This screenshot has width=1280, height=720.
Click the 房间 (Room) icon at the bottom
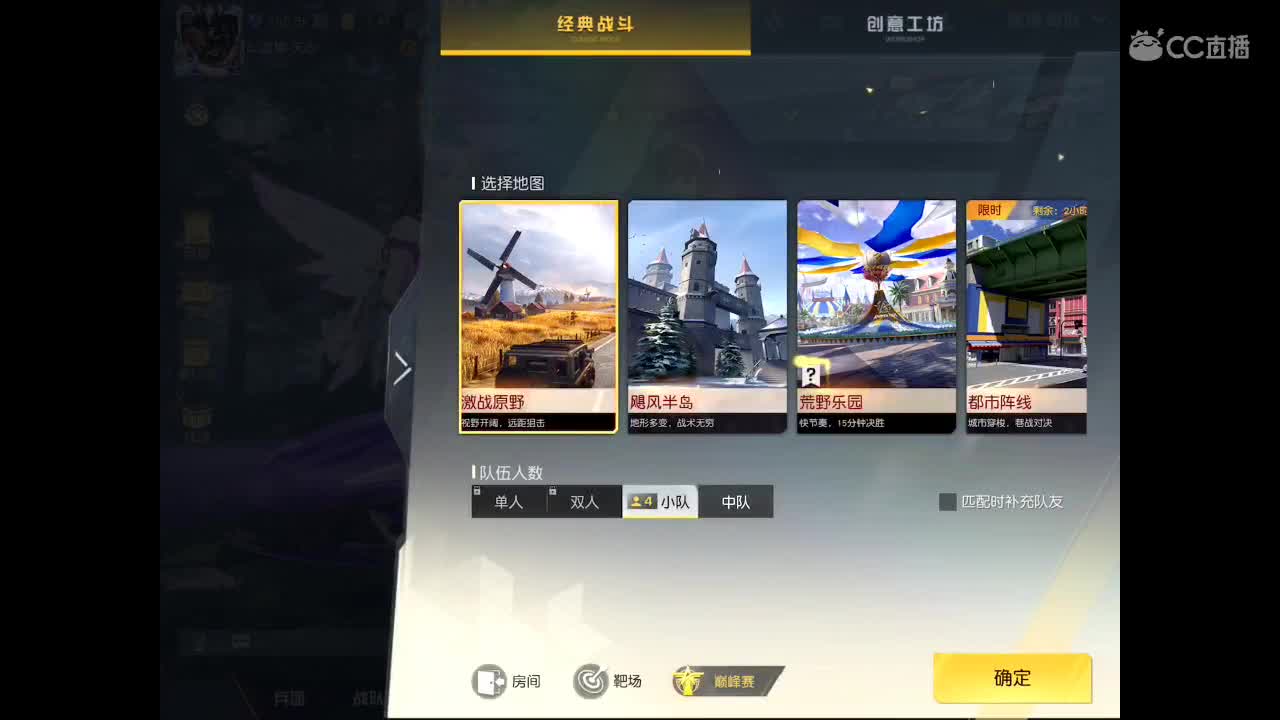[490, 680]
